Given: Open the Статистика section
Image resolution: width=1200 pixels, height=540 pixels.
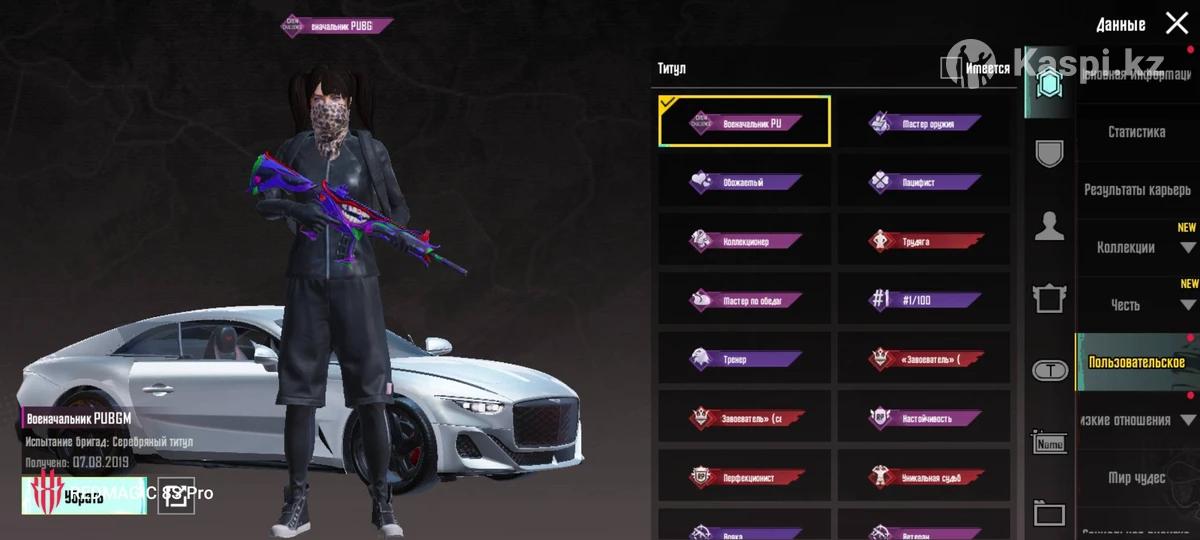Looking at the screenshot, I should coord(1136,132).
